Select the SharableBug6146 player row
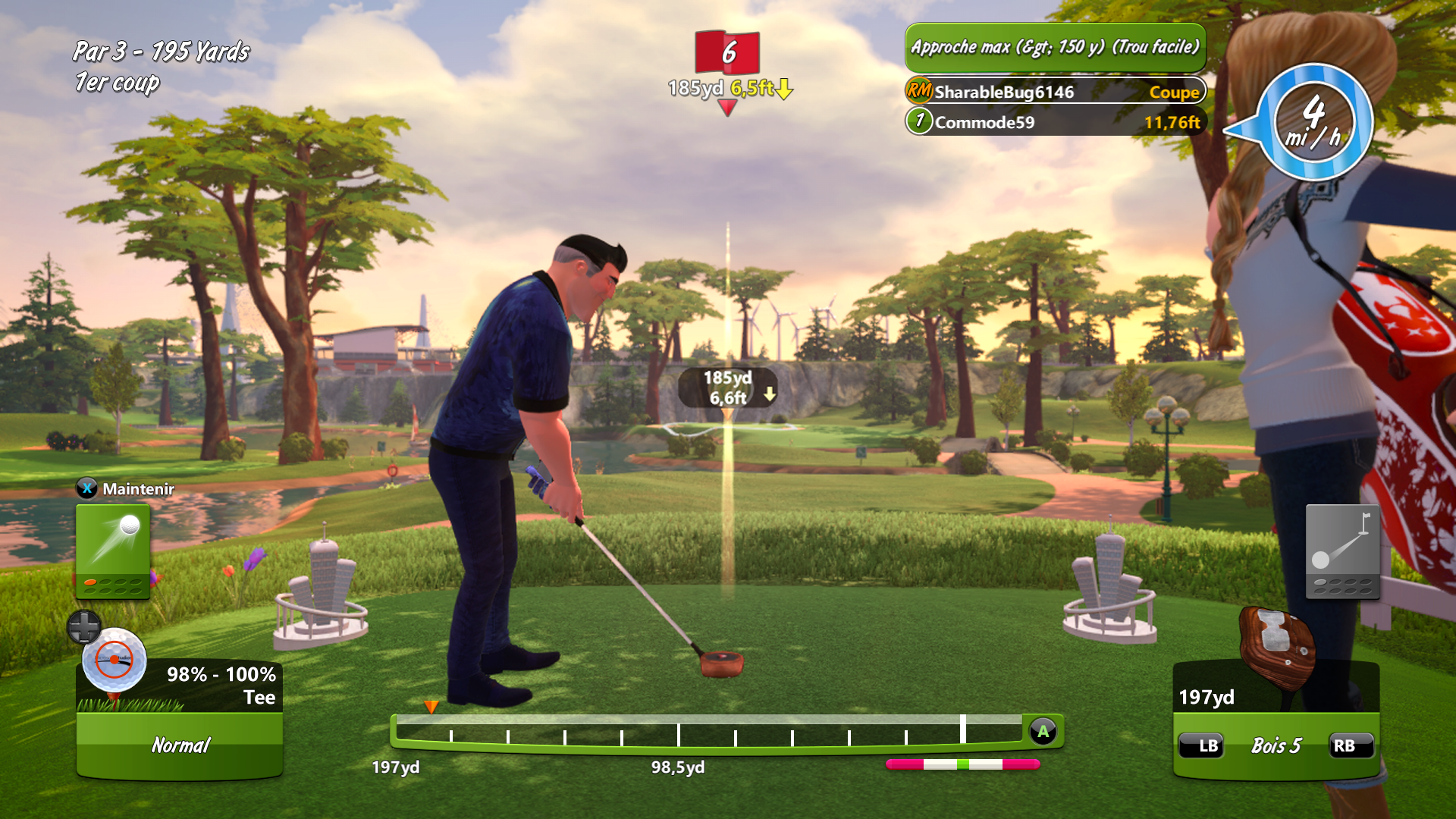The height and width of the screenshot is (819, 1456). click(x=1055, y=92)
